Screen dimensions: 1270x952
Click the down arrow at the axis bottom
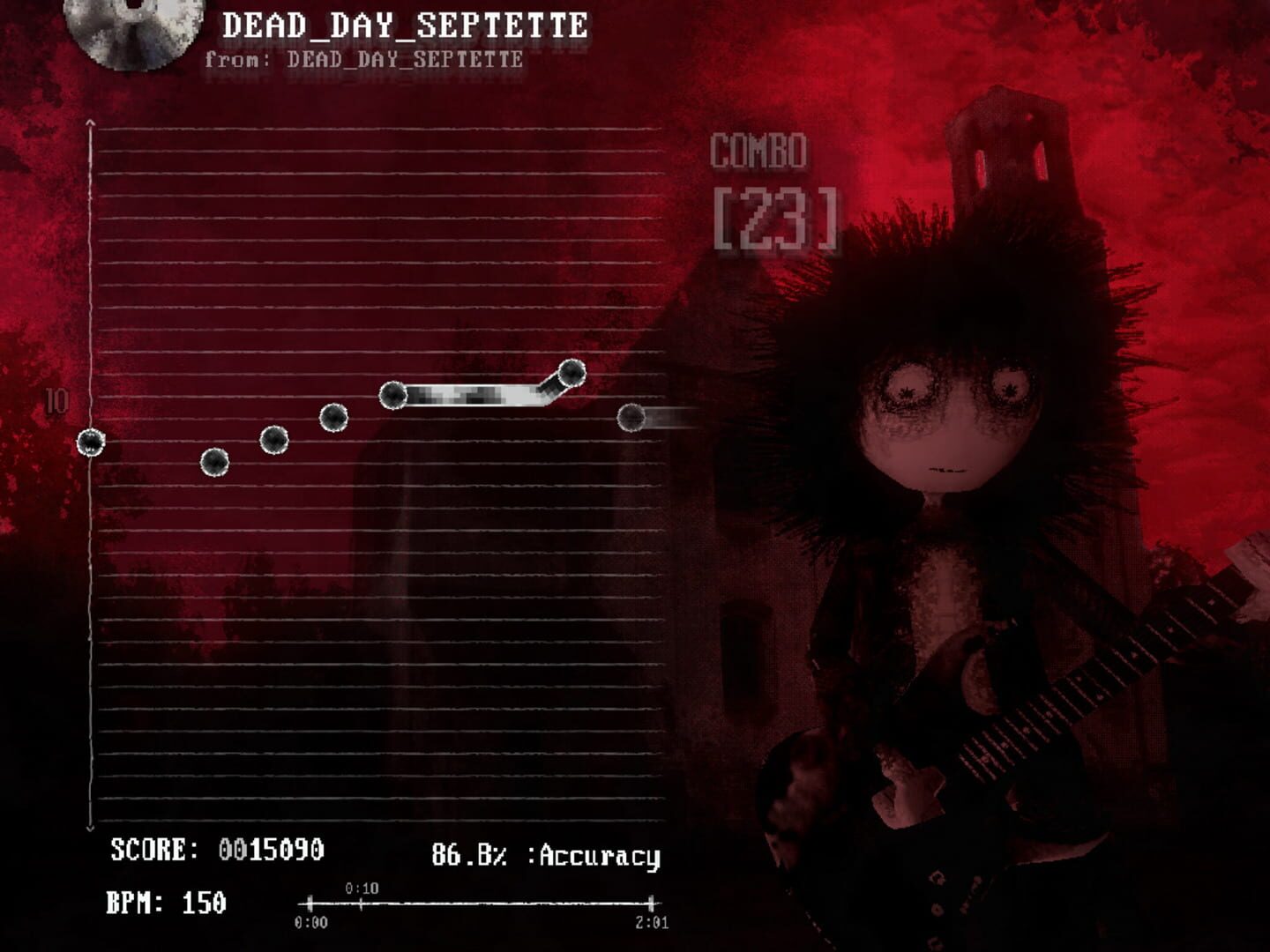coord(89,827)
